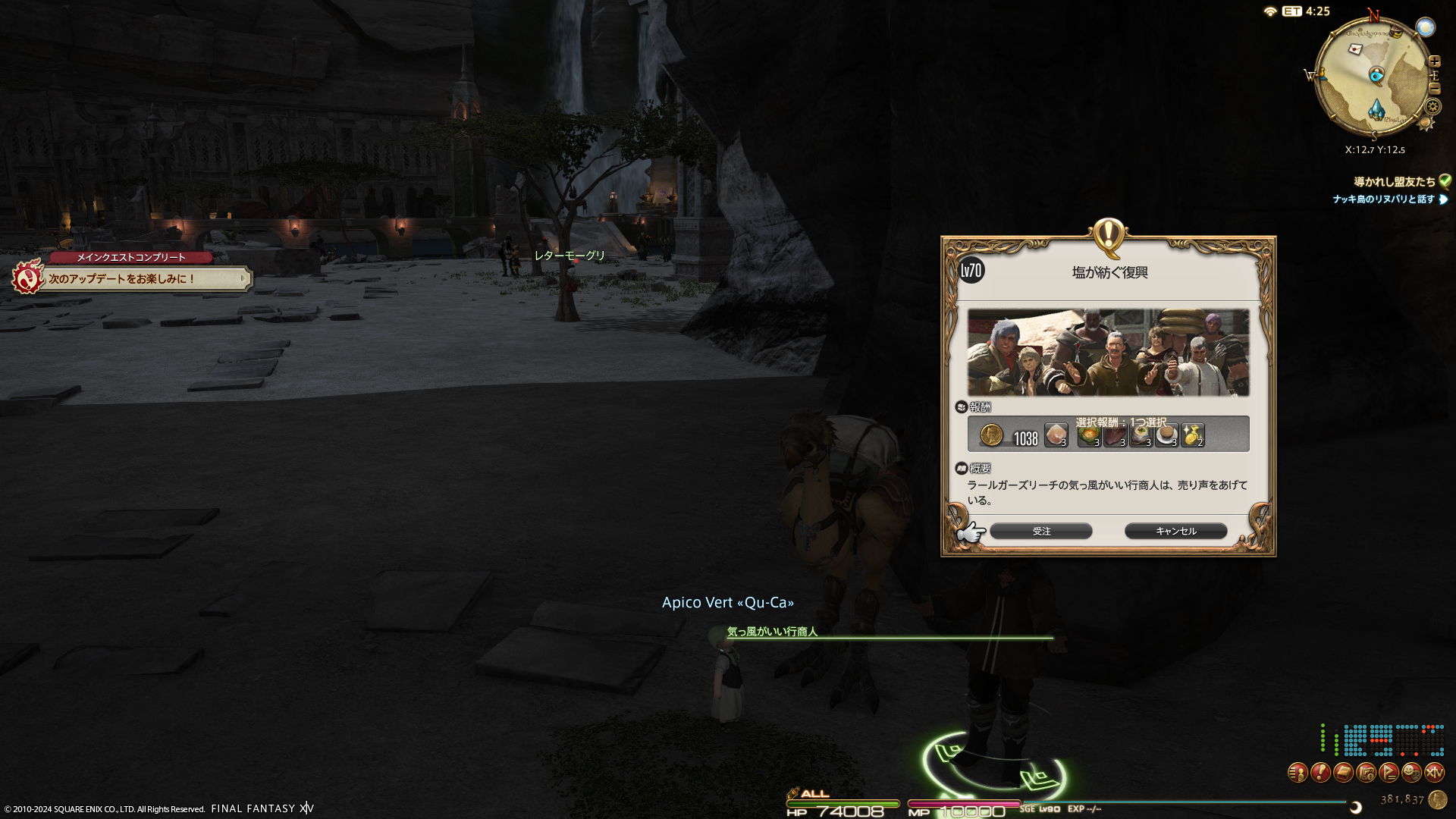The image size is (1456, 819).
Task: Select the pink rock salt reward item
Action: click(1056, 435)
